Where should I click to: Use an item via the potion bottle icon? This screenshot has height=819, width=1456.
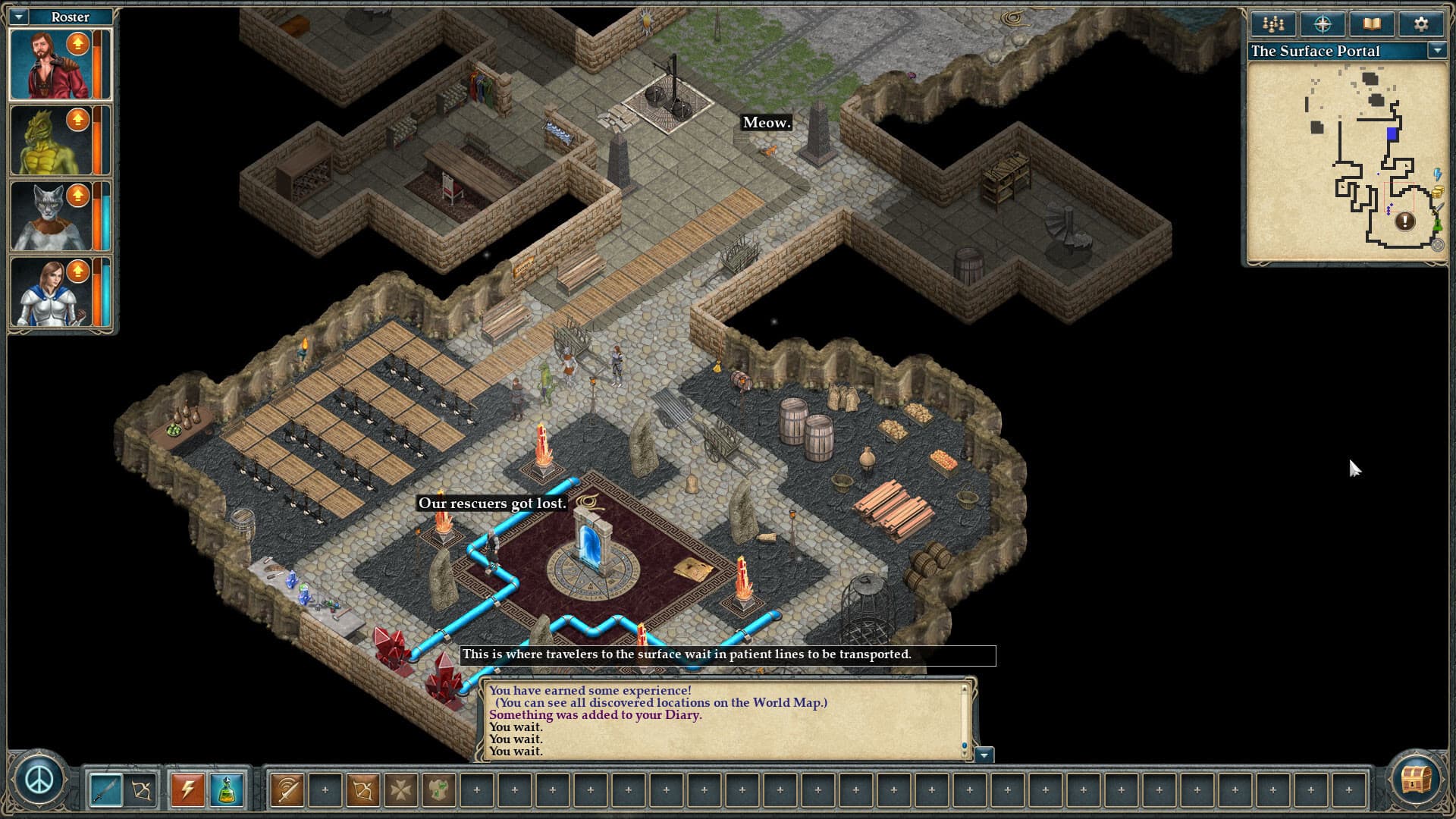[226, 789]
